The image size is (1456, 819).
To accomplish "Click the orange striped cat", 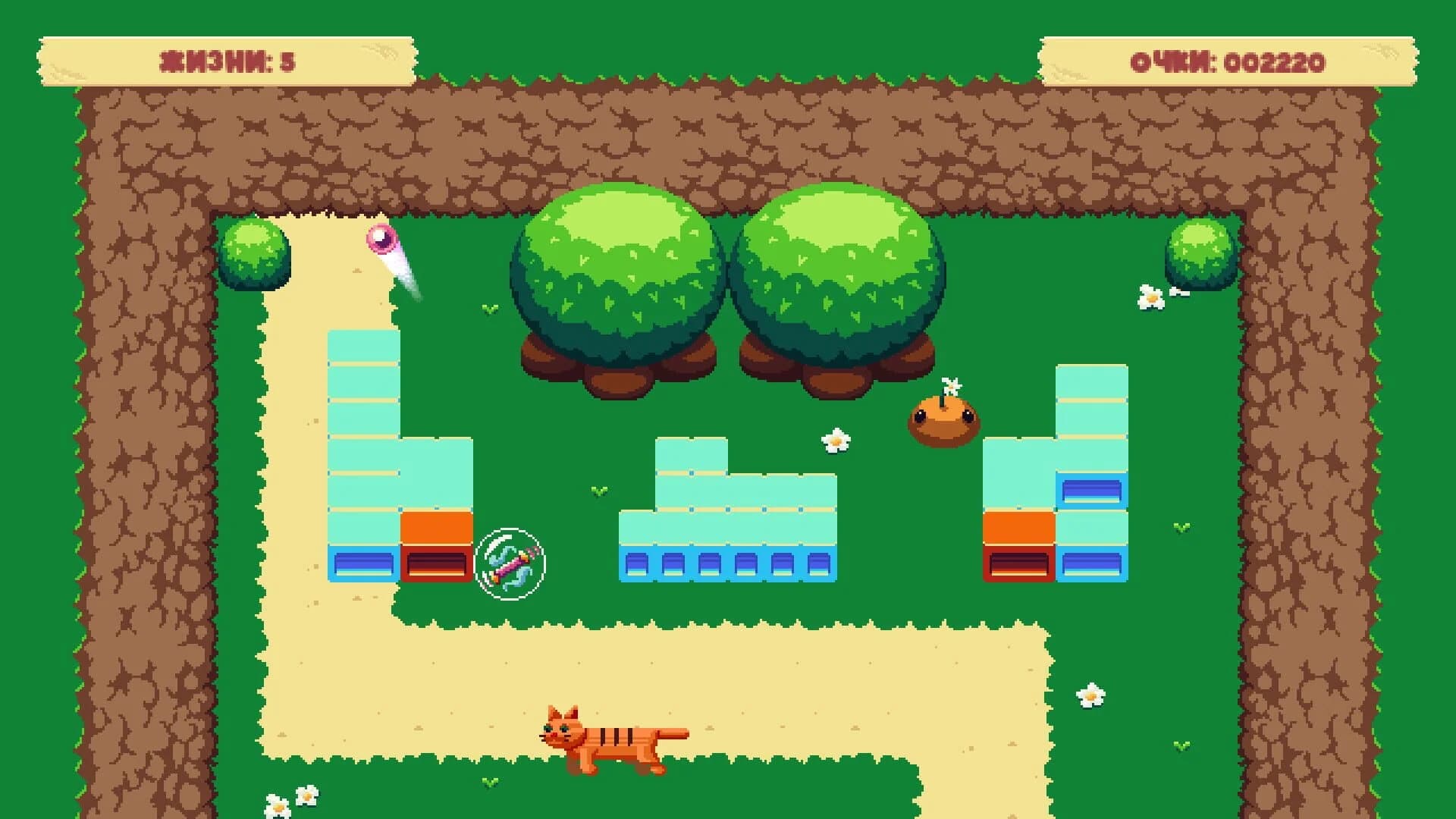I will [610, 739].
